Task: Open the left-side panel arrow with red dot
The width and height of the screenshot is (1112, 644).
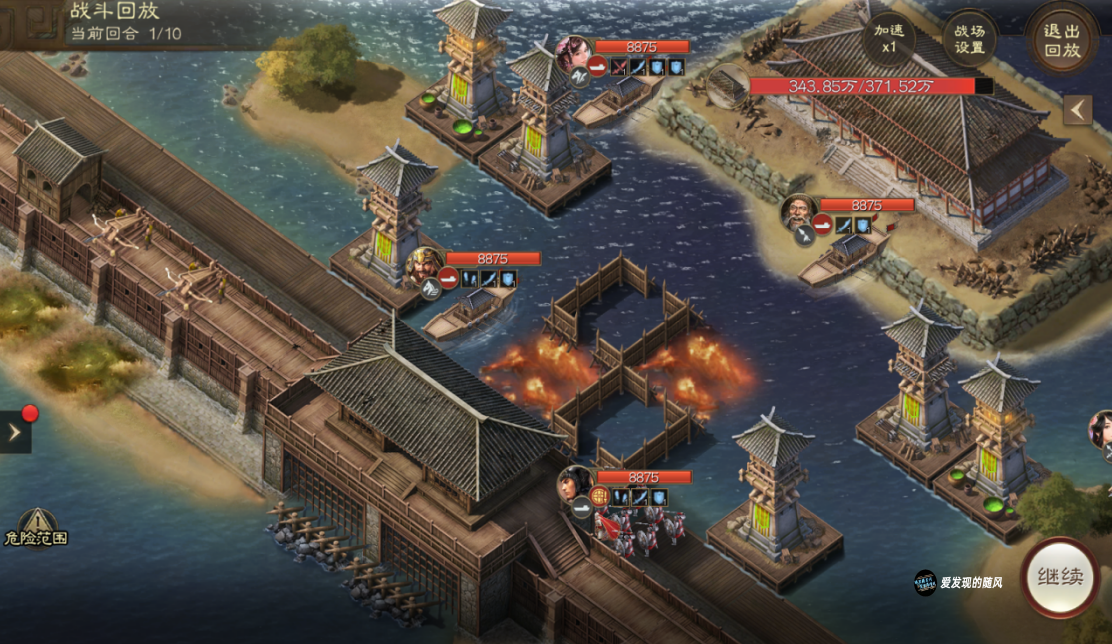Action: click(x=14, y=432)
